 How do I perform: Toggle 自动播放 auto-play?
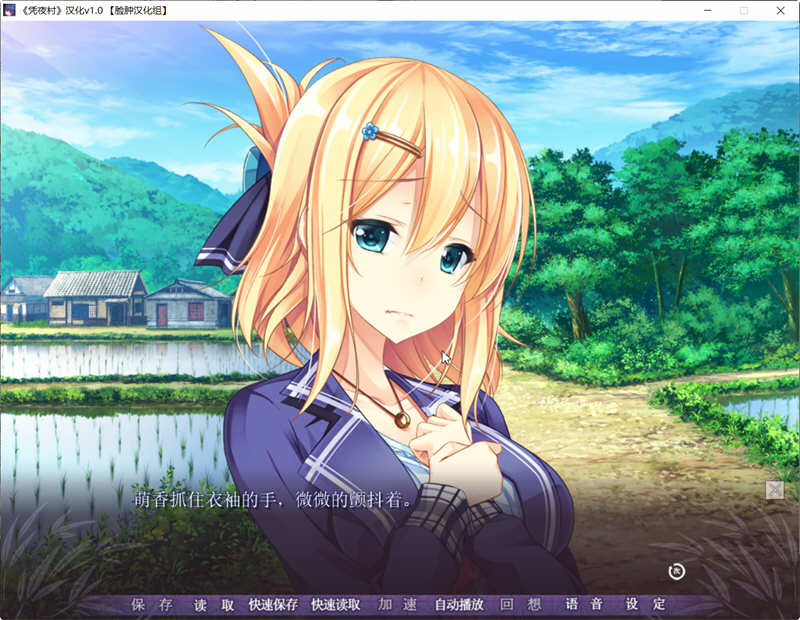pyautogui.click(x=459, y=605)
